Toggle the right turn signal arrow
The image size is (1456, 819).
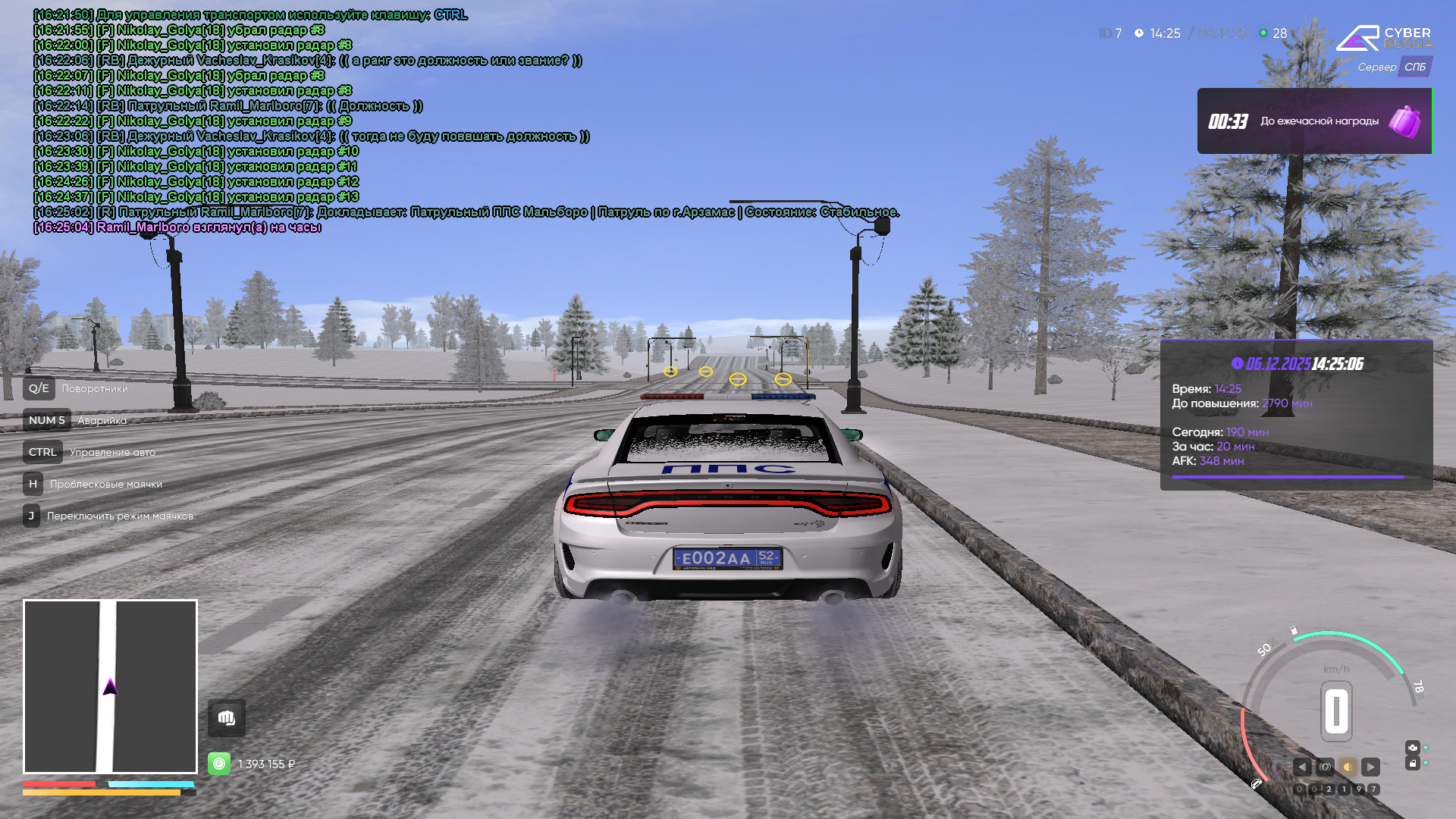pos(1370,767)
